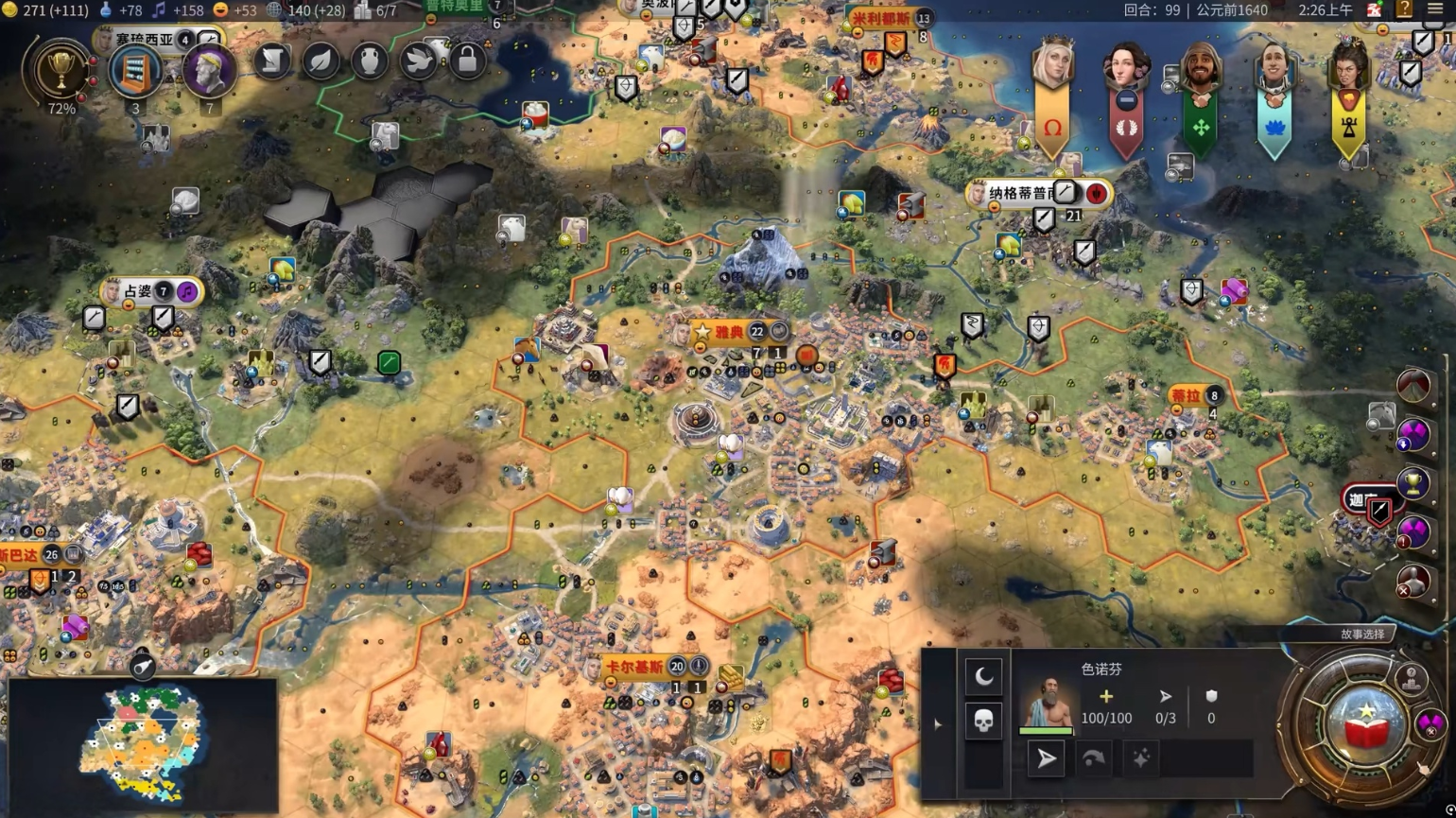Open the government scroll-and-quill panel
Image resolution: width=1456 pixels, height=818 pixels.
tap(272, 61)
